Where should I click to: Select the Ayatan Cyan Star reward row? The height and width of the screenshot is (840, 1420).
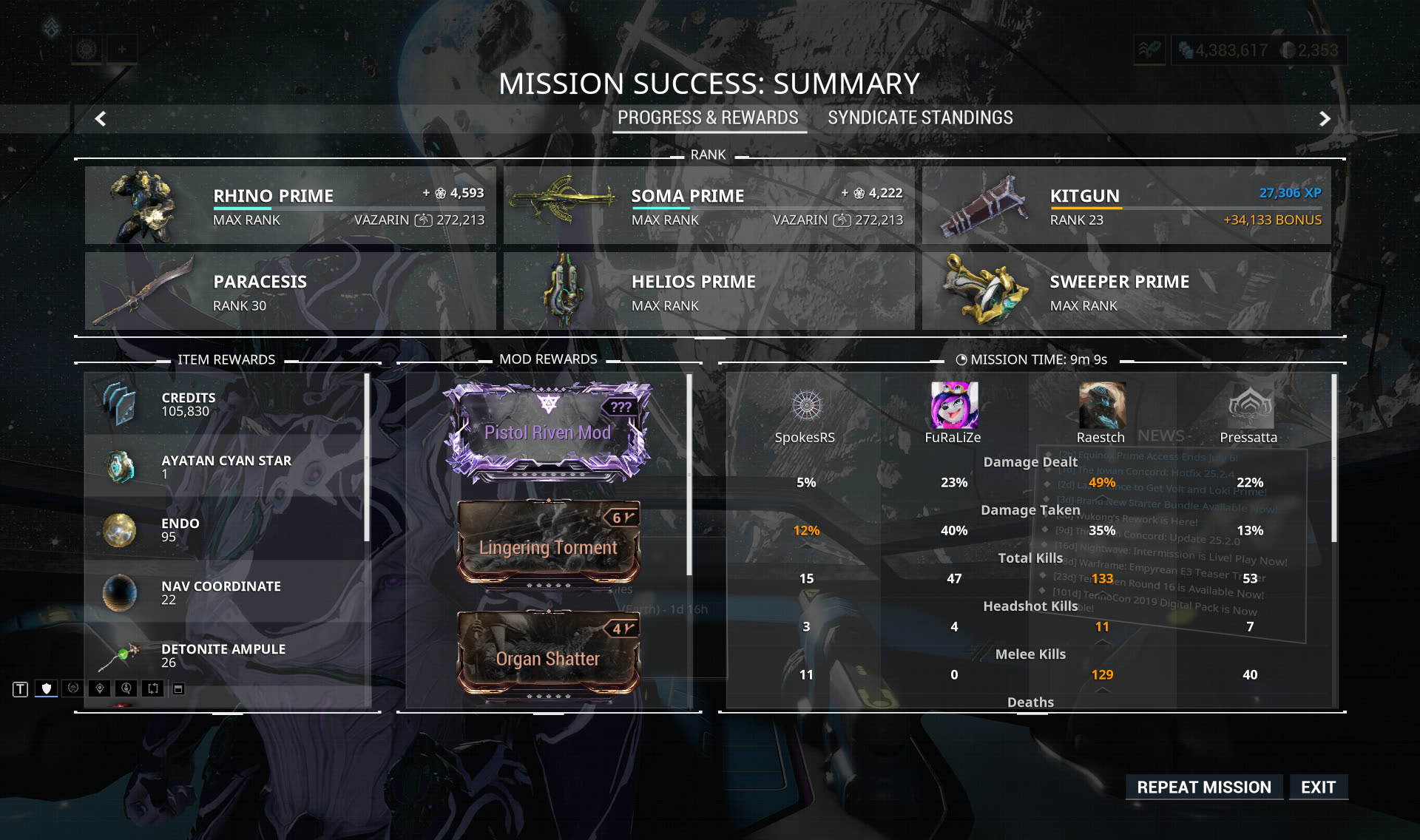tap(226, 467)
